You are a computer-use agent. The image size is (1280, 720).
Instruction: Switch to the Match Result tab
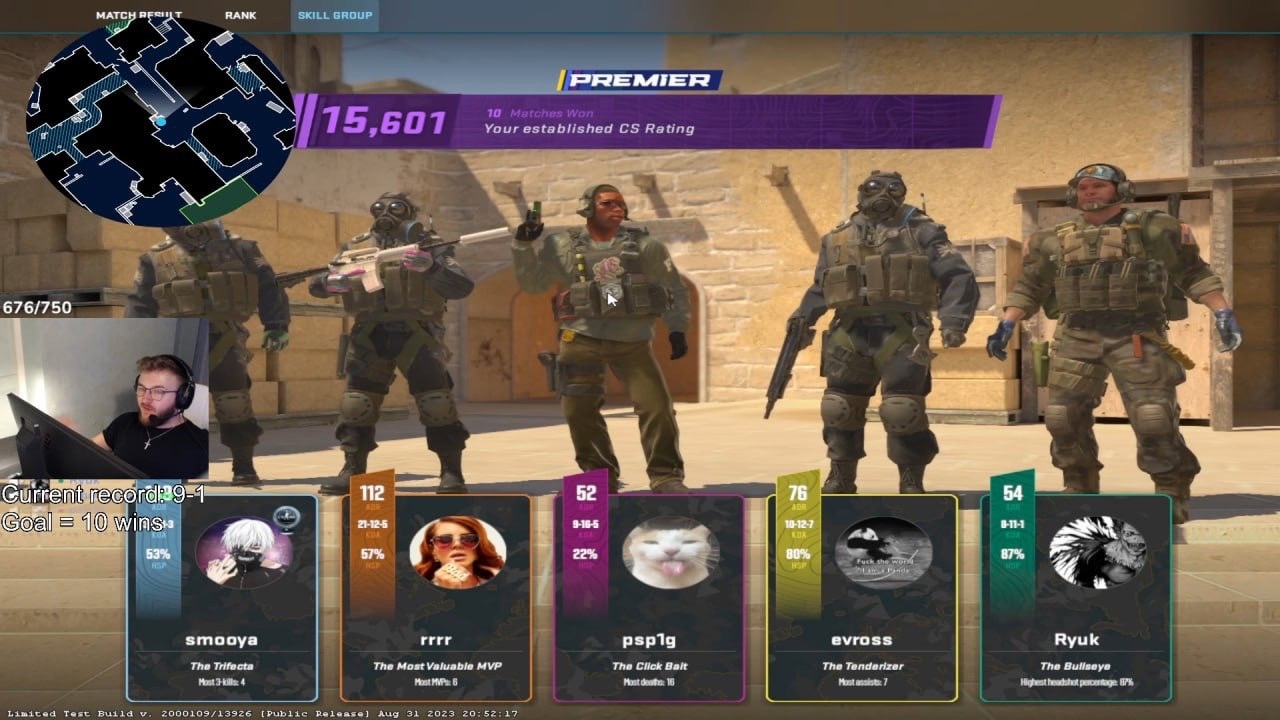[138, 15]
